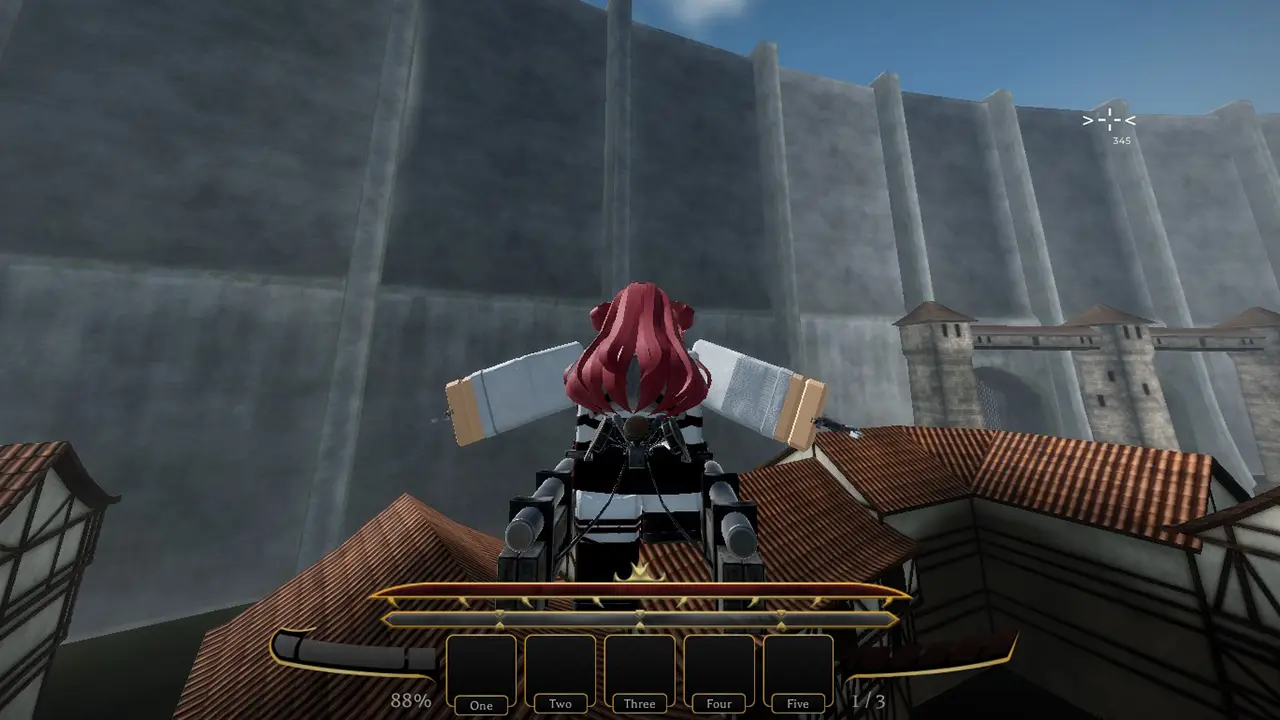Click the 345 distance number below the crosshair

coord(1122,139)
